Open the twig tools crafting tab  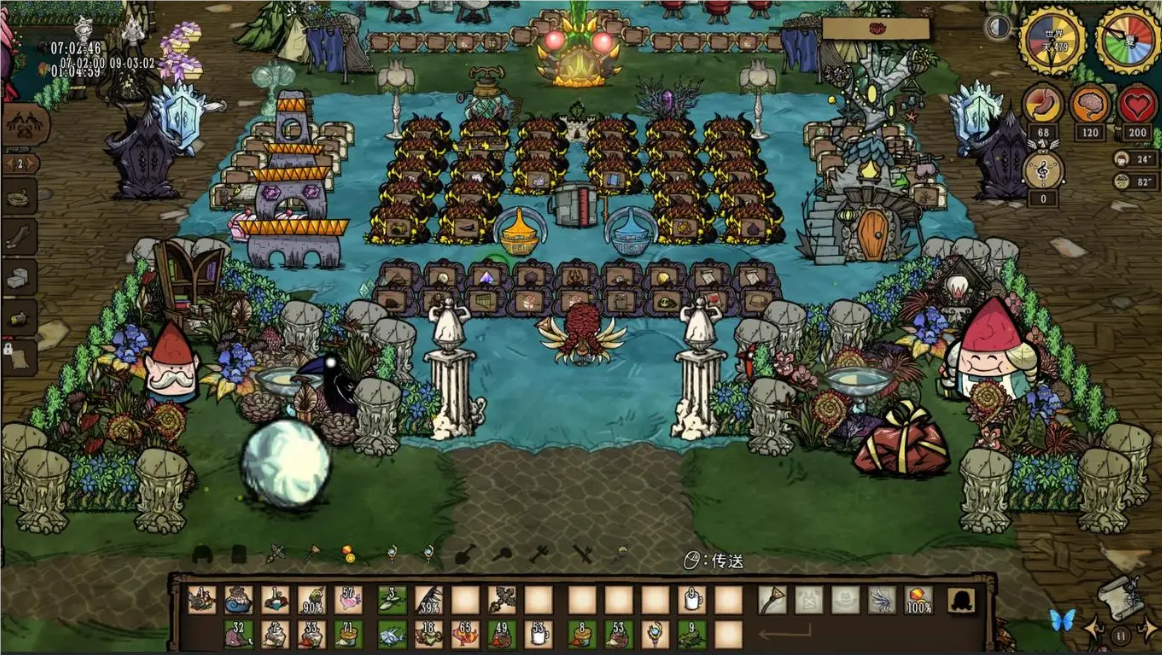coord(19,237)
